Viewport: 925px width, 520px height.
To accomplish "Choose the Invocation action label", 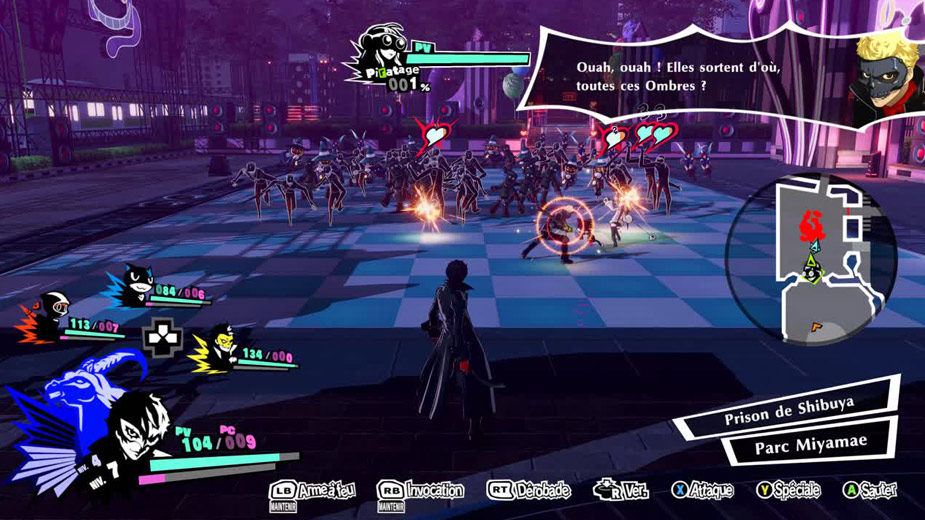I will pos(421,490).
